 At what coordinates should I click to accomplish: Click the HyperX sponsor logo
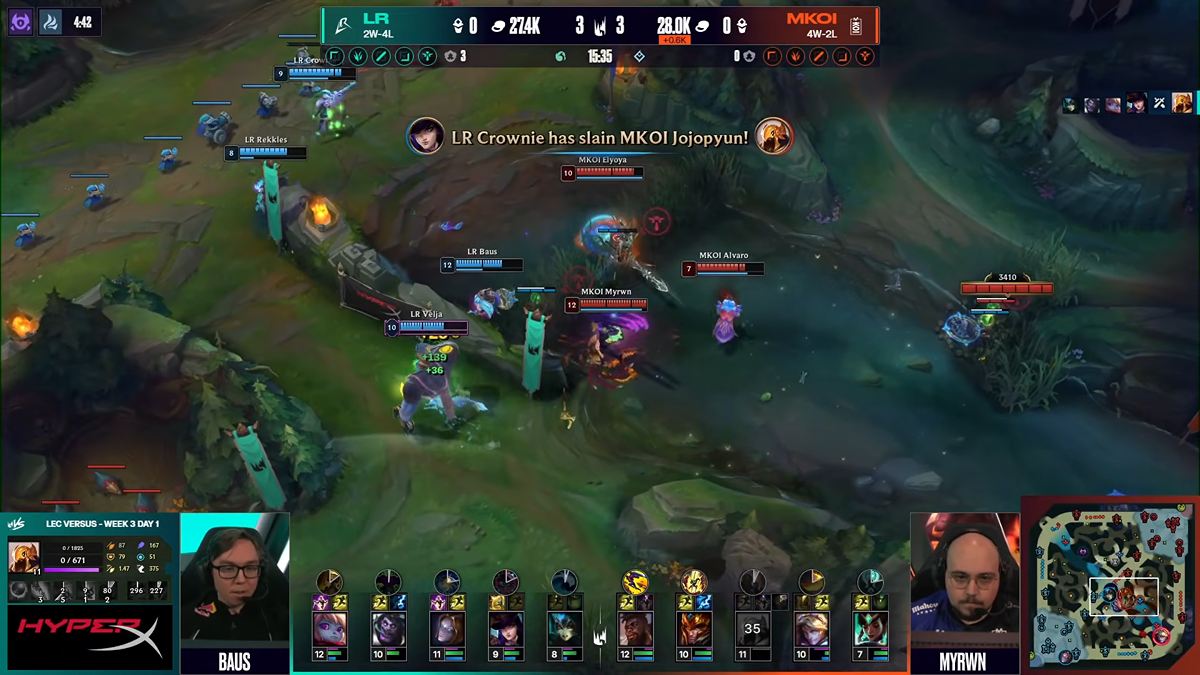point(90,638)
